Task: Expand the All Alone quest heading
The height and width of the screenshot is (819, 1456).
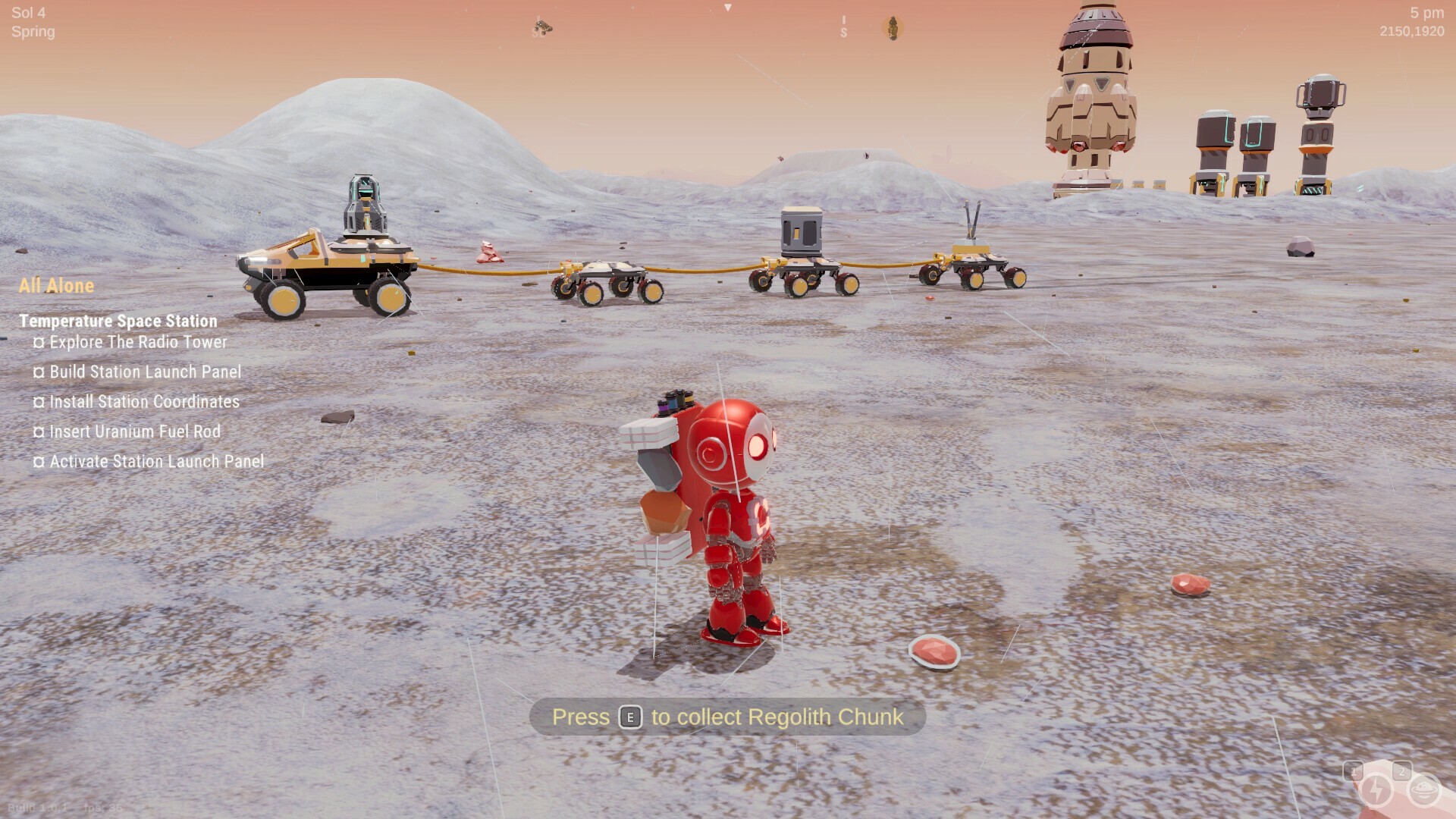Action: 56,286
